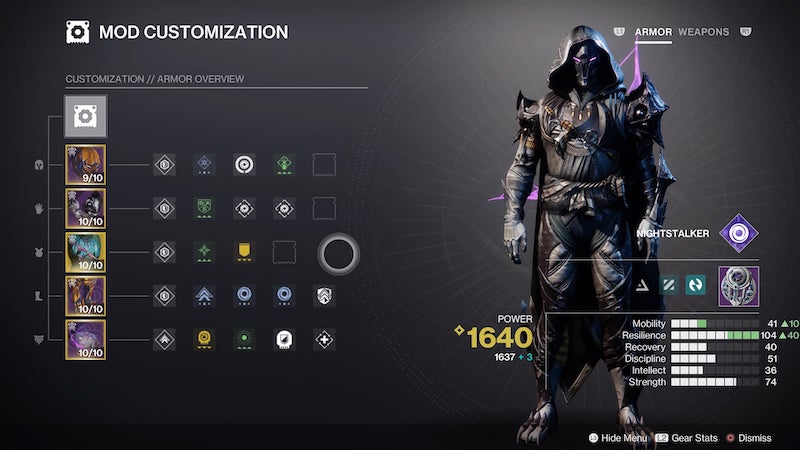Select the green shield mod on gauntlets row
The image size is (800, 450).
coord(204,209)
